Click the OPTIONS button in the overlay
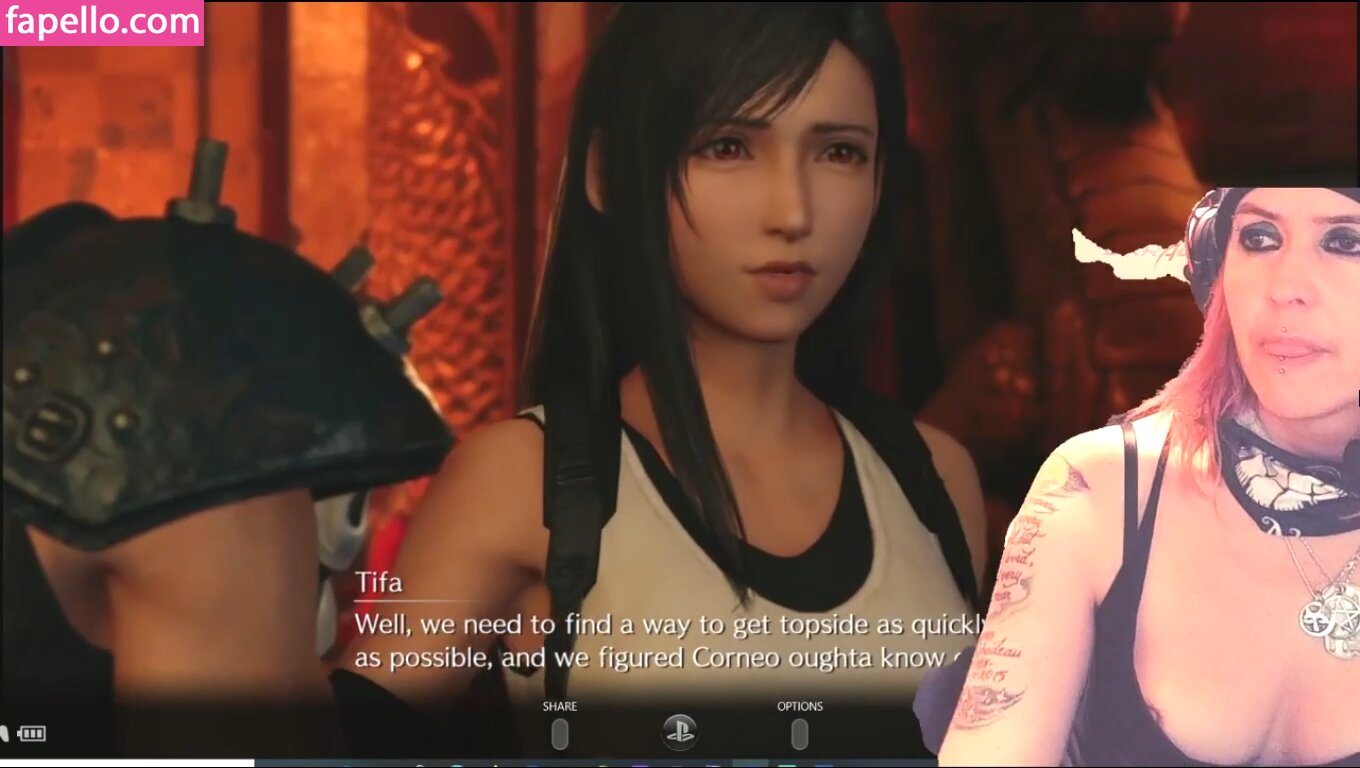 799,733
